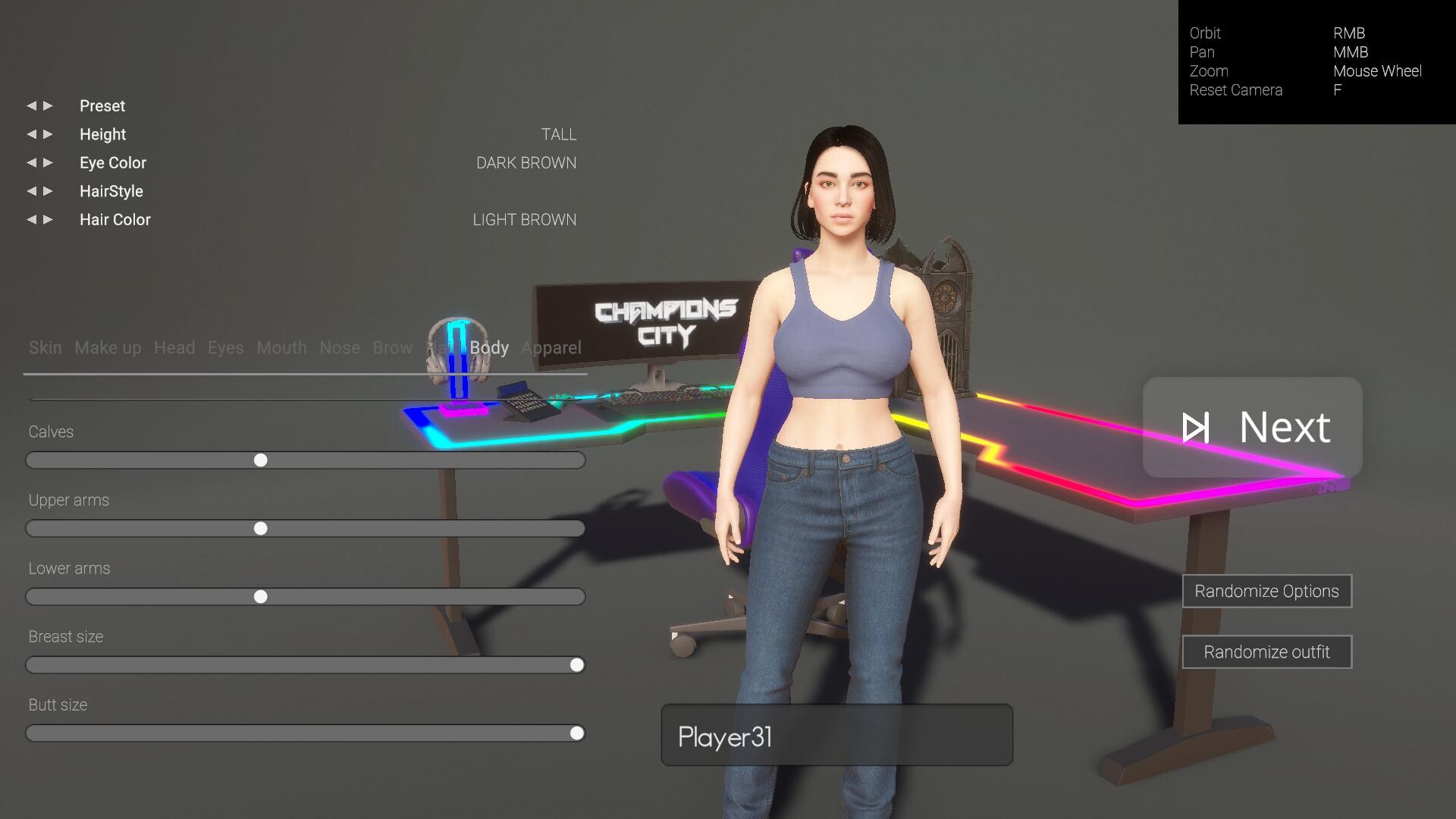Click the Next button
Screen dimensions: 1456x819
pos(1251,428)
